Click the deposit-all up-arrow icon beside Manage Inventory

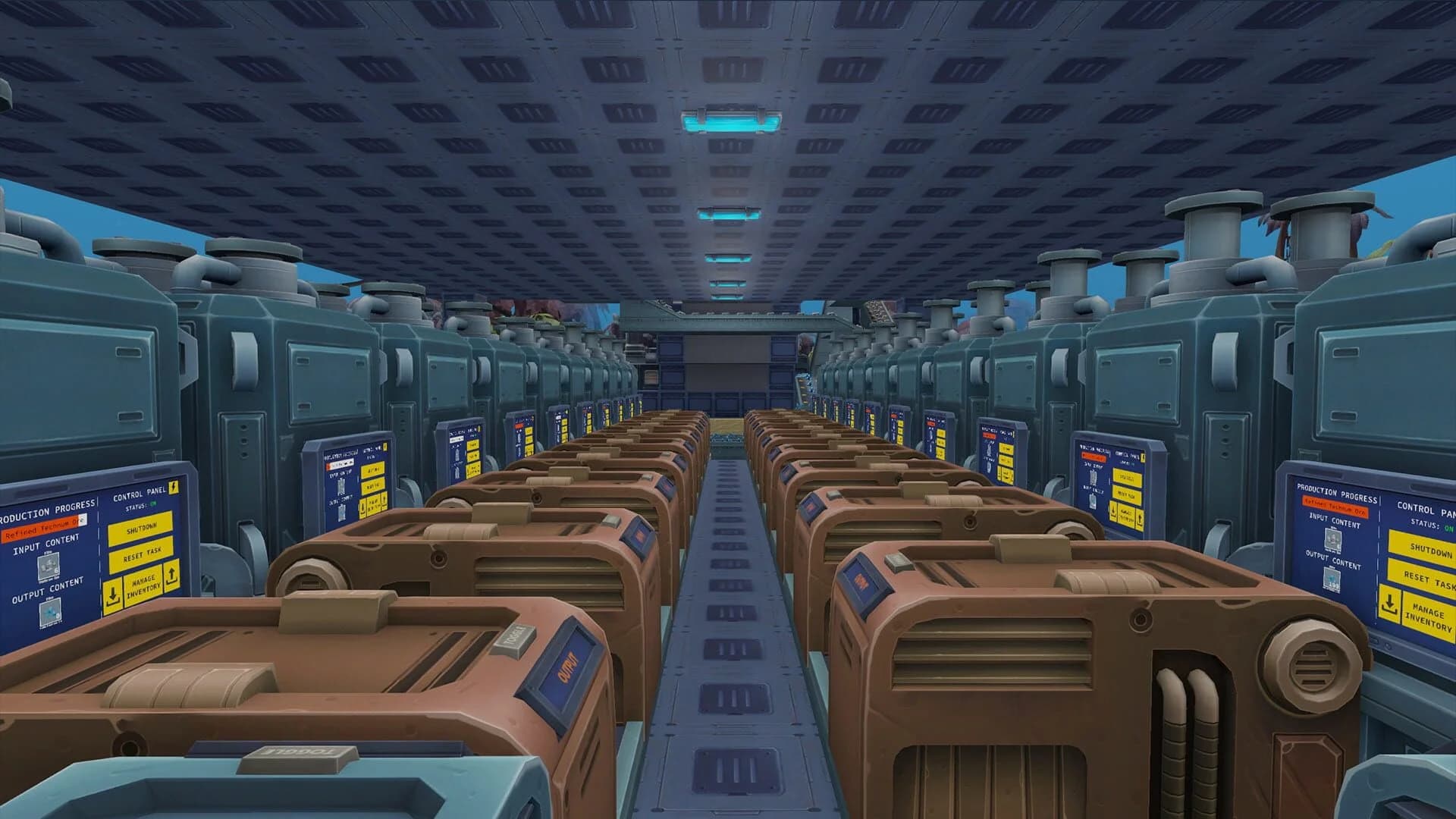(171, 578)
